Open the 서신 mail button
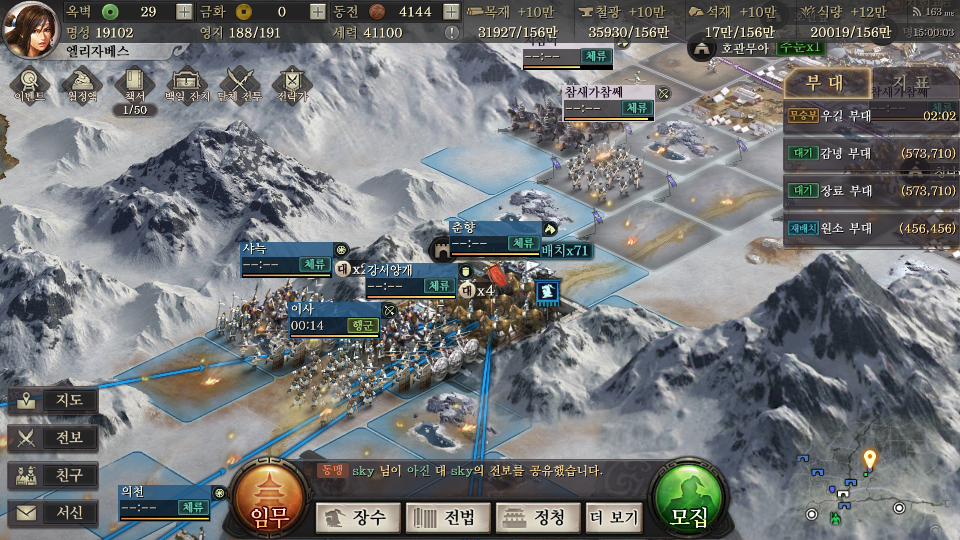The image size is (960, 540). click(x=54, y=513)
